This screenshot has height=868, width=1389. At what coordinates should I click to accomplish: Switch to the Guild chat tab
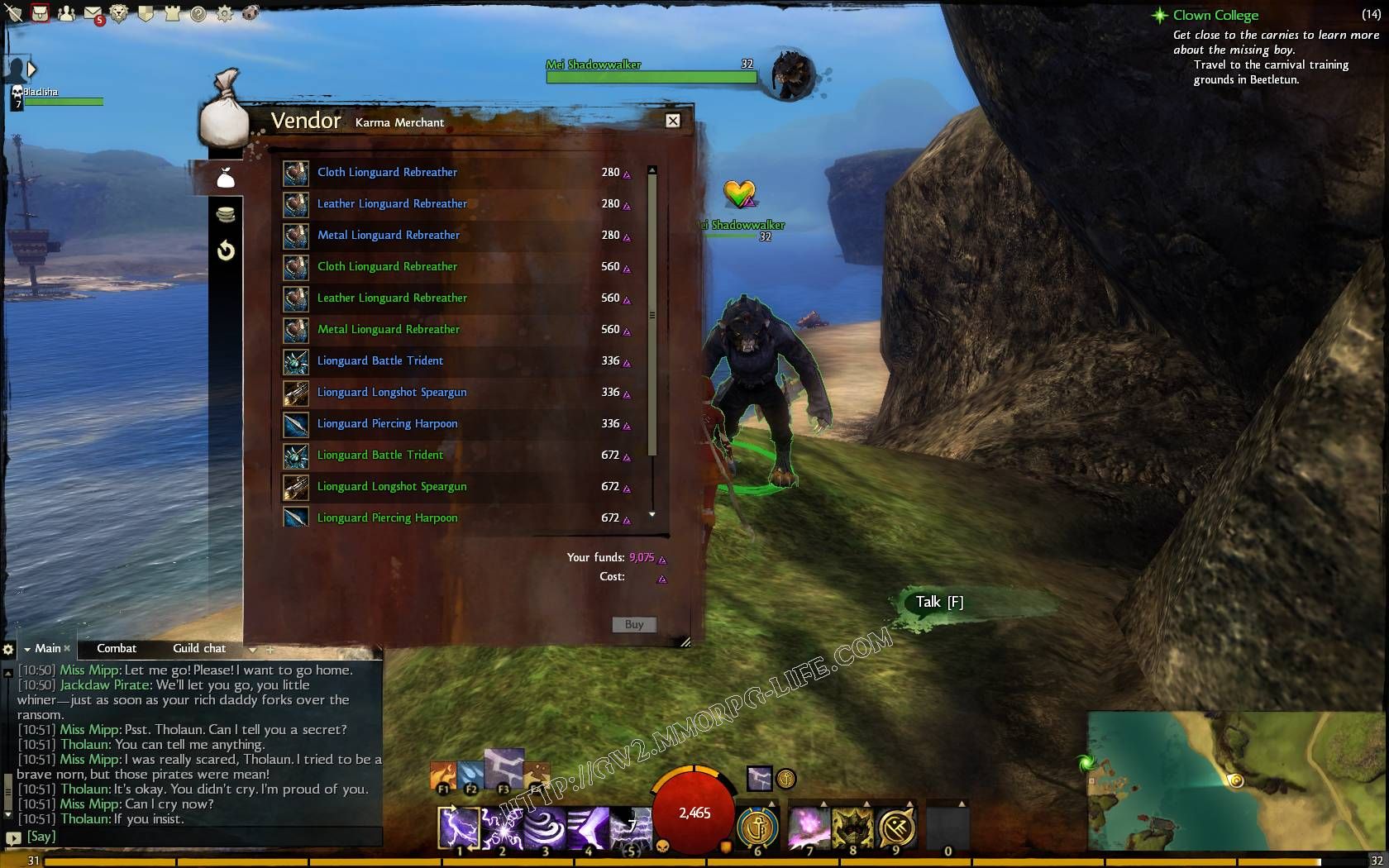pos(199,648)
